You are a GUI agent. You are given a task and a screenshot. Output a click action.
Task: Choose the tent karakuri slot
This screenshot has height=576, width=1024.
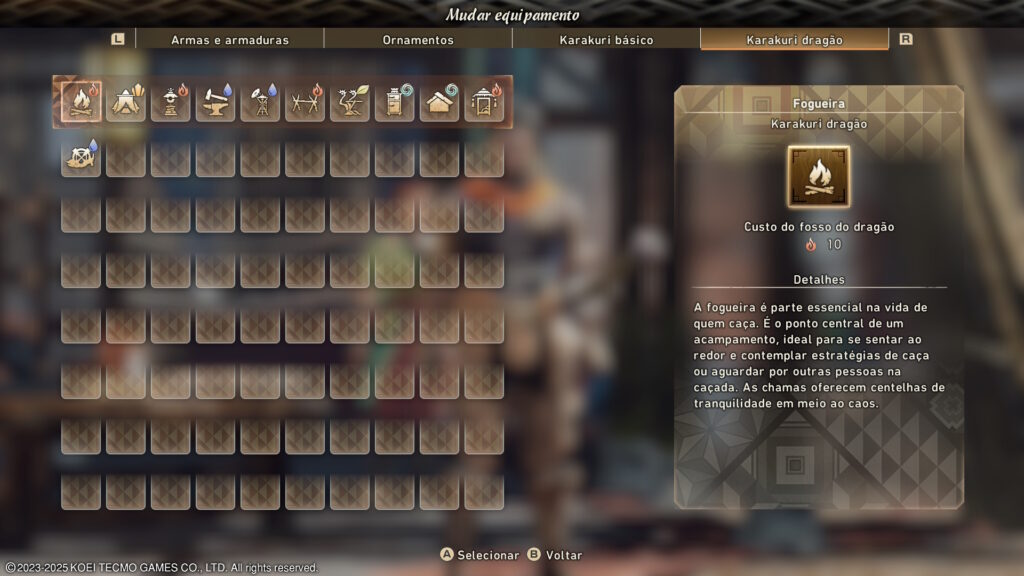126,101
